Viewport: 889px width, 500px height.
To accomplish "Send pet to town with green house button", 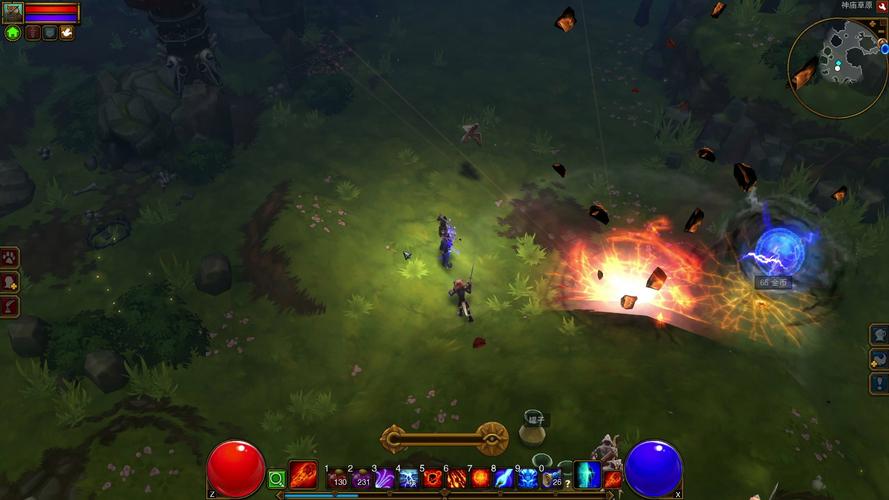I will pos(13,33).
